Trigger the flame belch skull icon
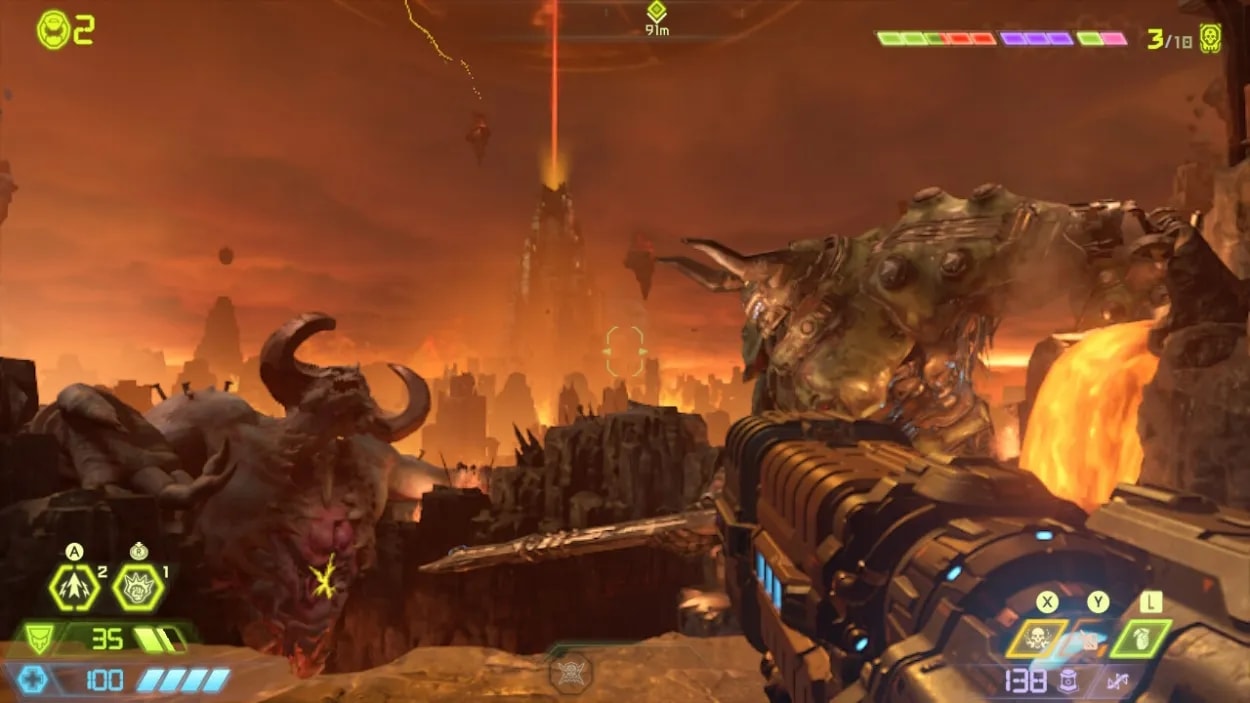This screenshot has height=703, width=1250. pos(1036,638)
